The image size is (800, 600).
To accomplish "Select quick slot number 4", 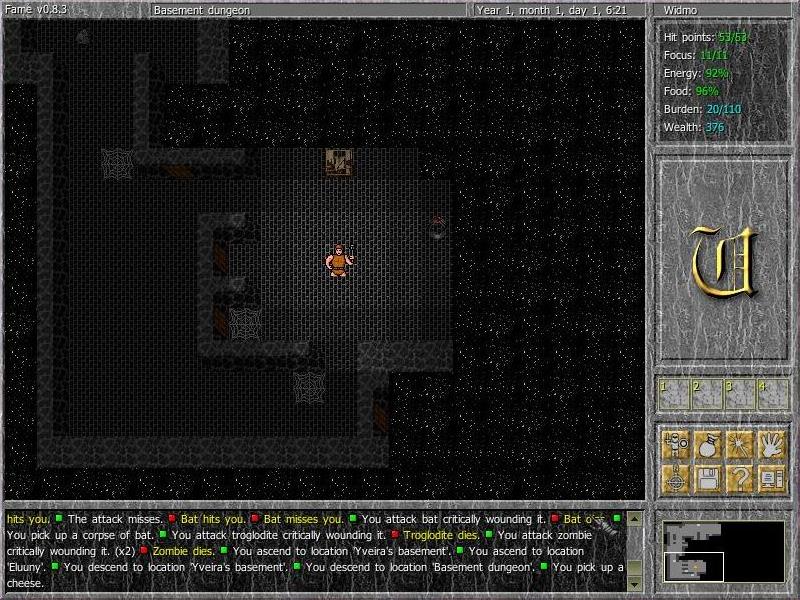I will pos(771,393).
